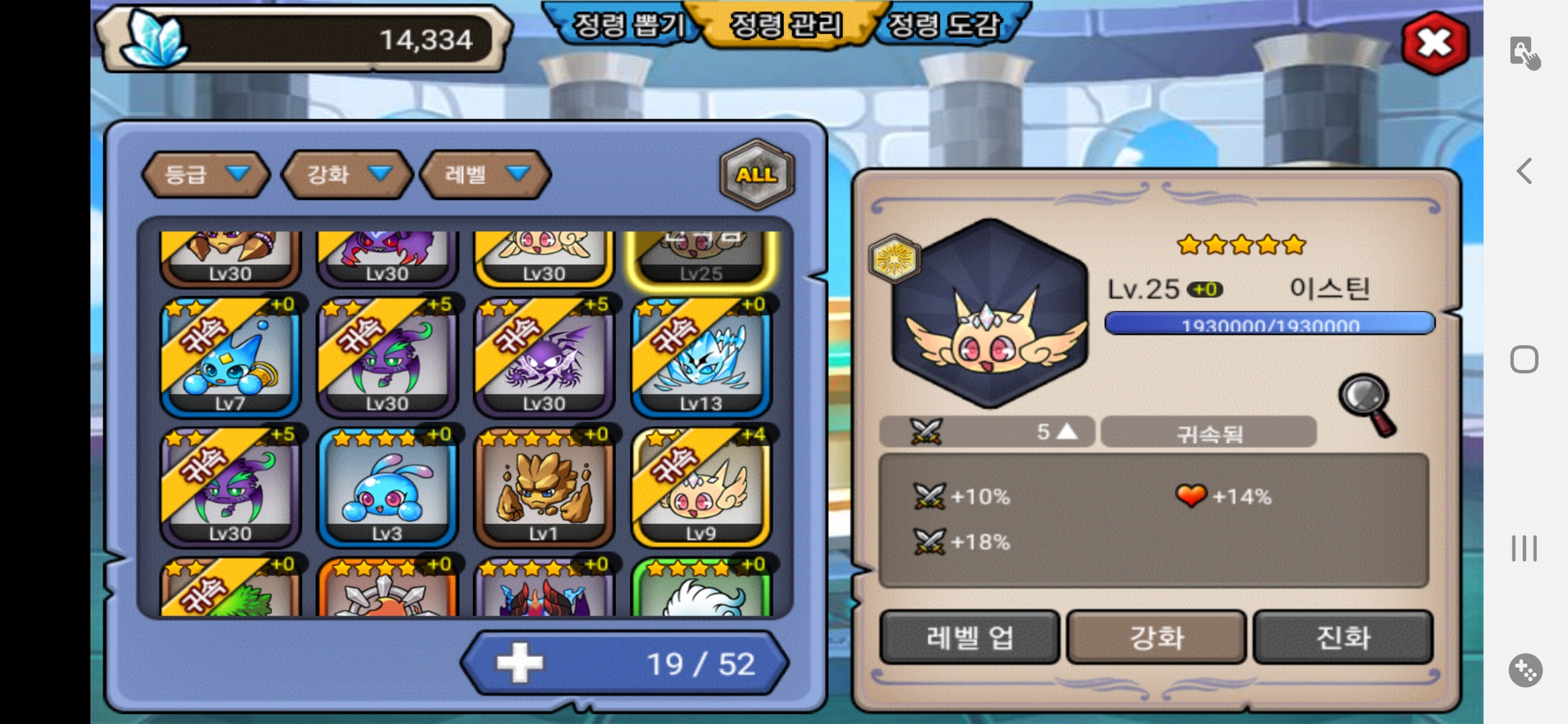
Task: Pick the Lv1 rock golem spirit
Action: pos(544,487)
